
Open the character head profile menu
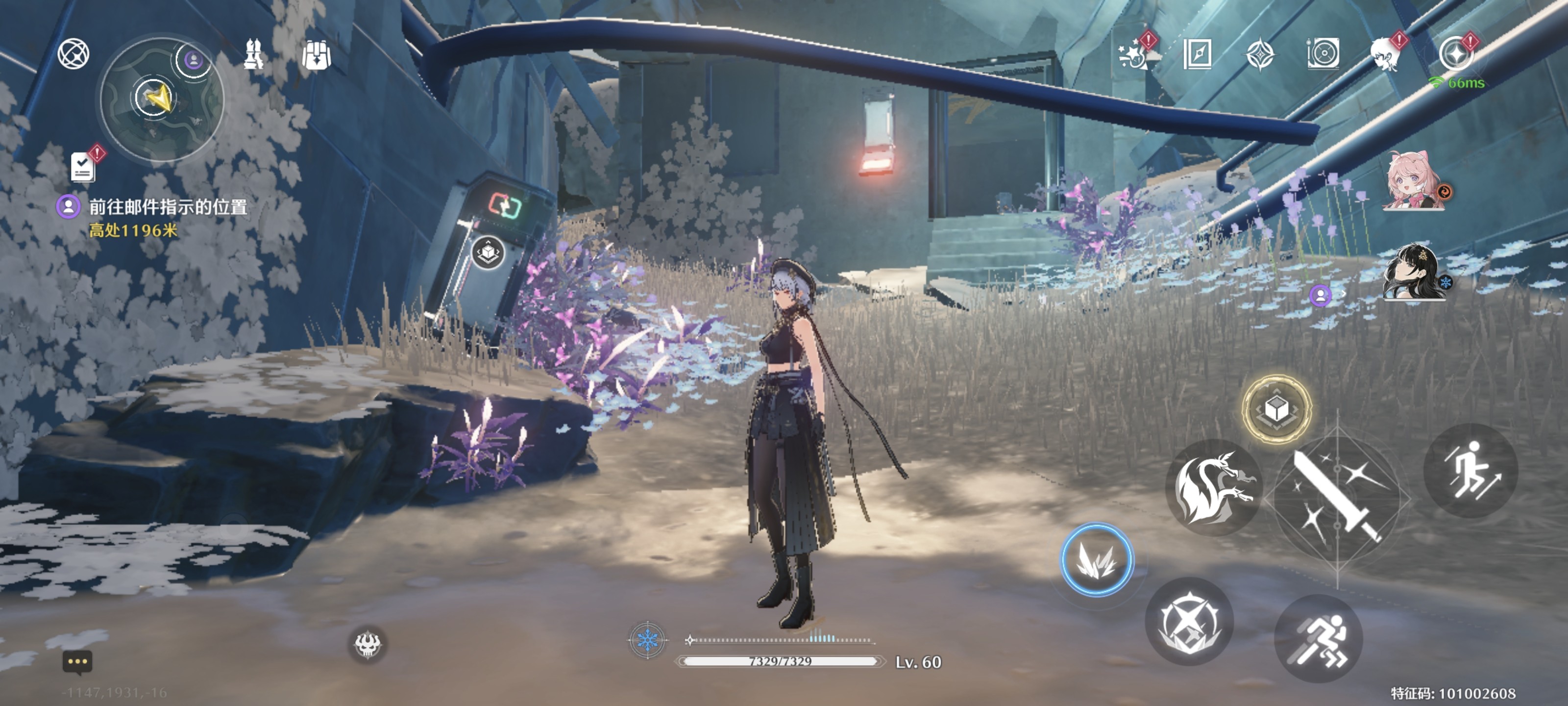(x=1386, y=55)
